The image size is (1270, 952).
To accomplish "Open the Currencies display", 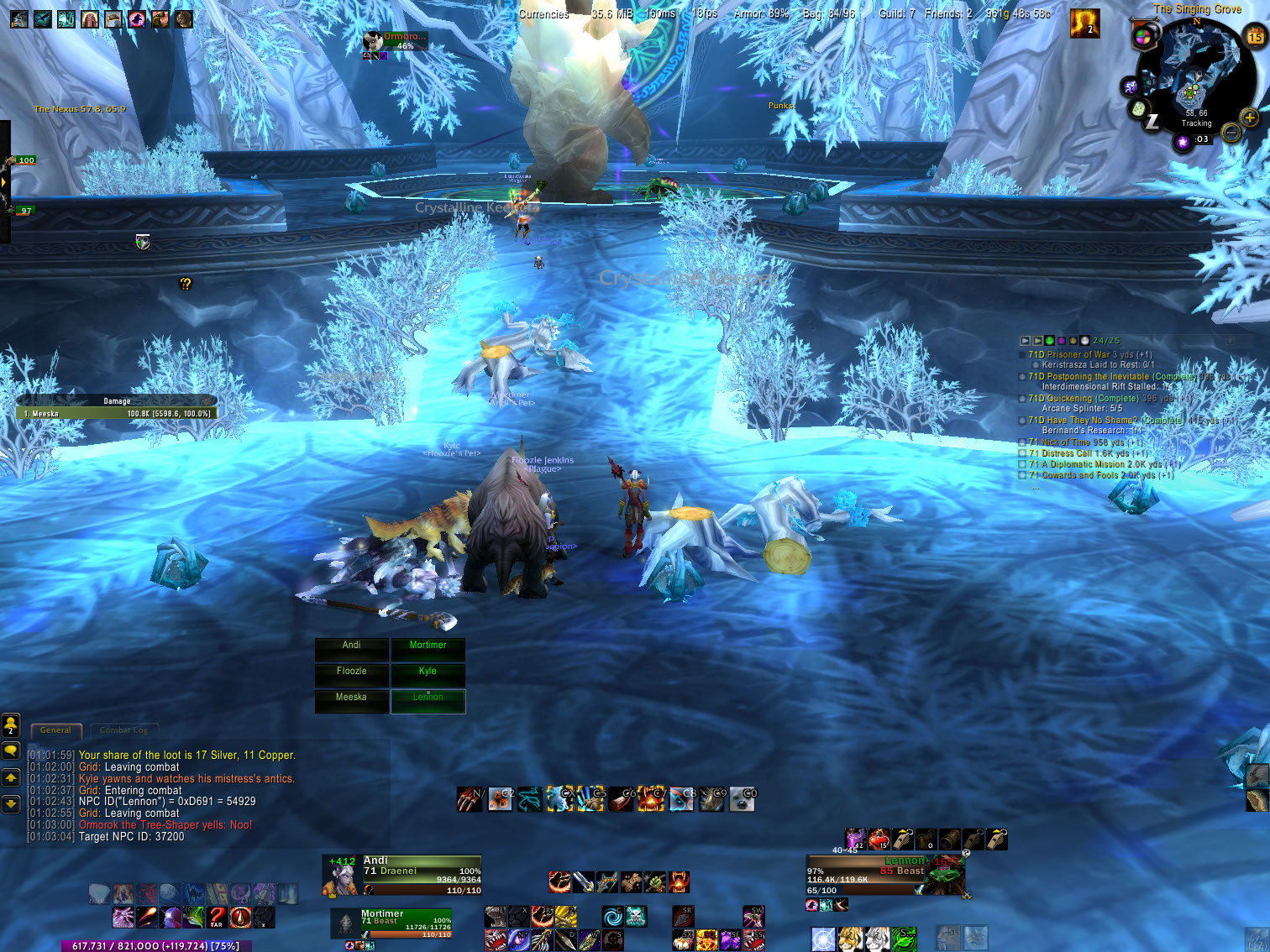I will pyautogui.click(x=543, y=14).
